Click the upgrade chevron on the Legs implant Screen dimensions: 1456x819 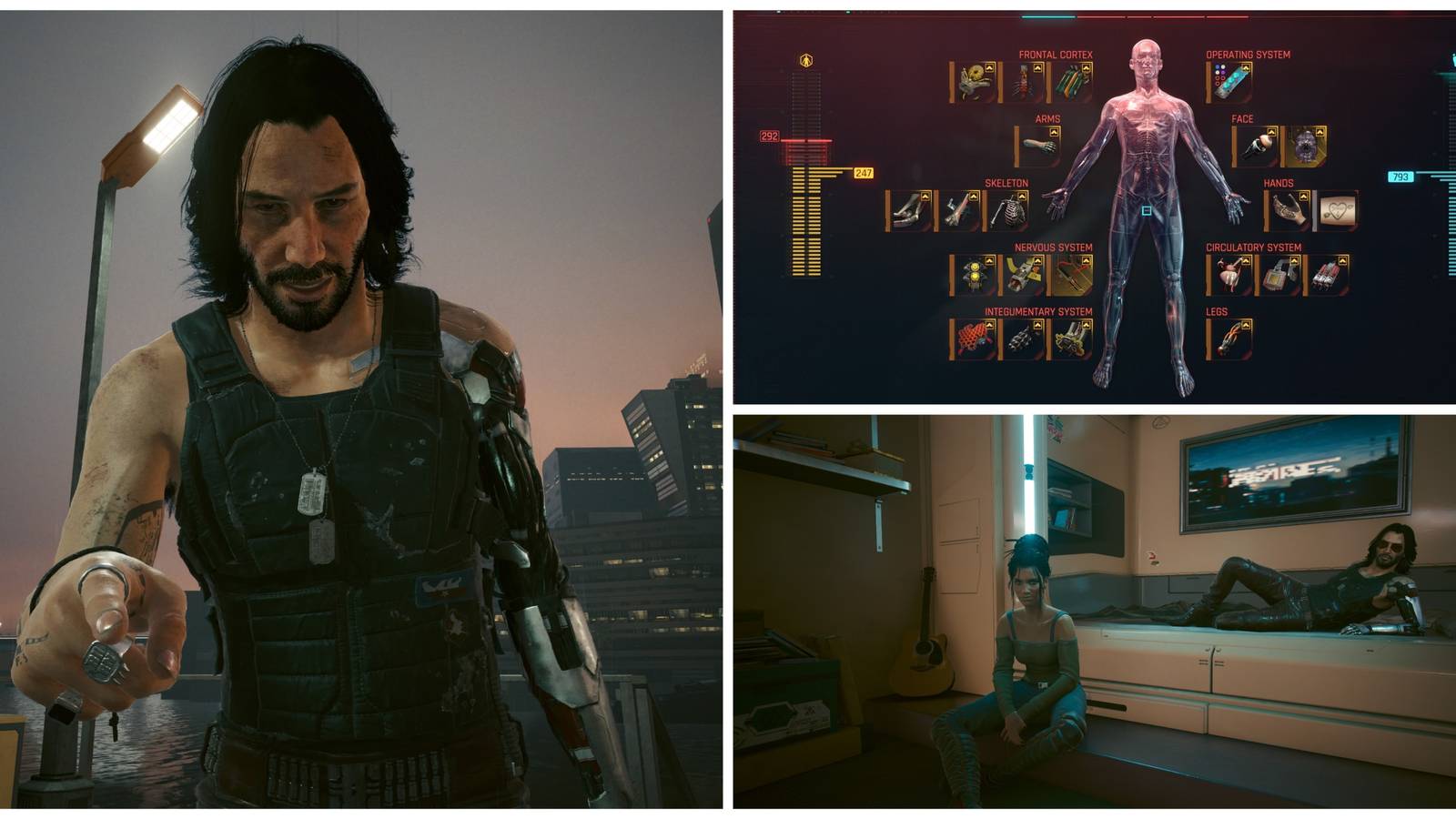pyautogui.click(x=1245, y=323)
